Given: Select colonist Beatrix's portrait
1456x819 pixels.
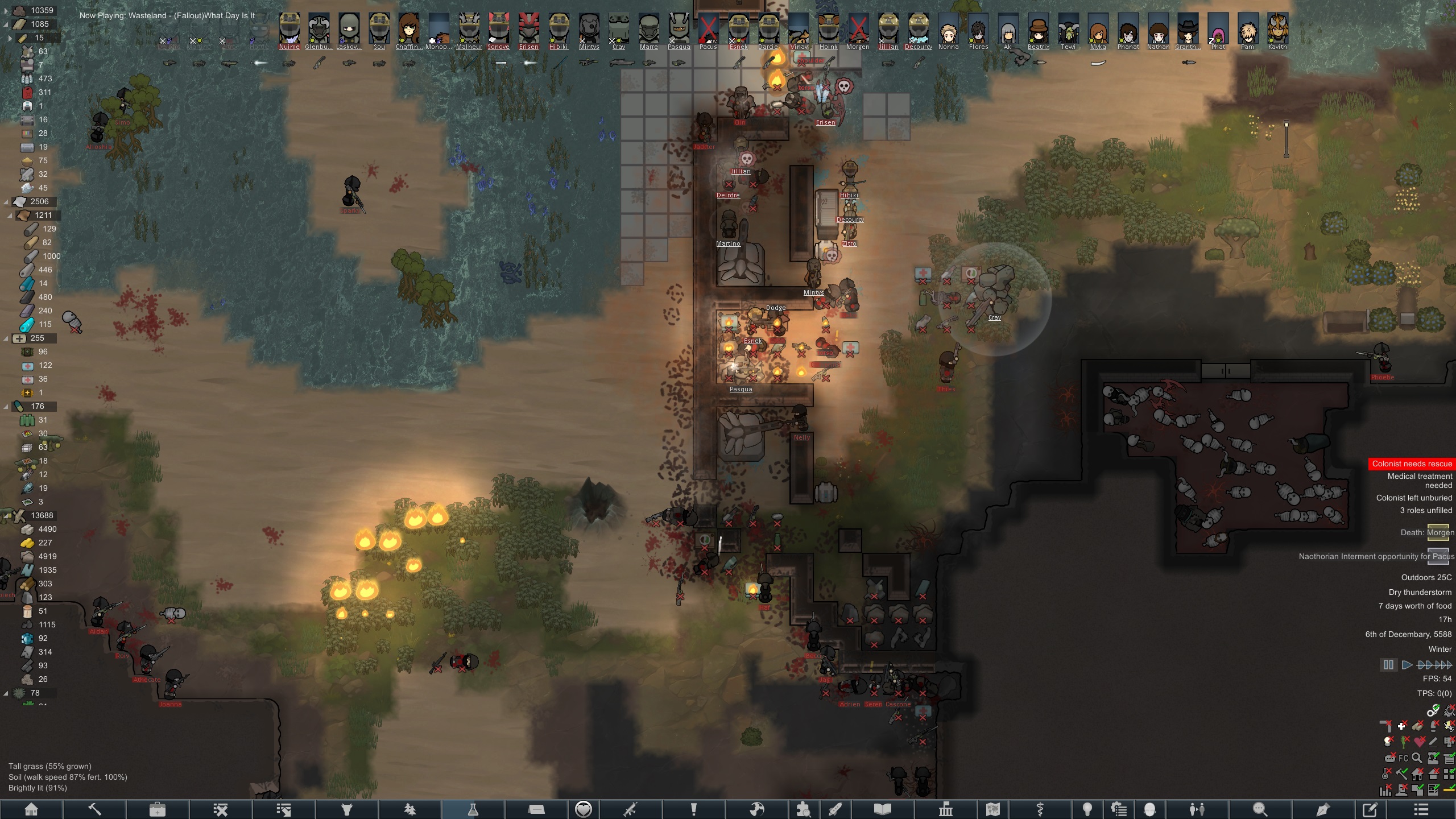Looking at the screenshot, I should [1039, 28].
